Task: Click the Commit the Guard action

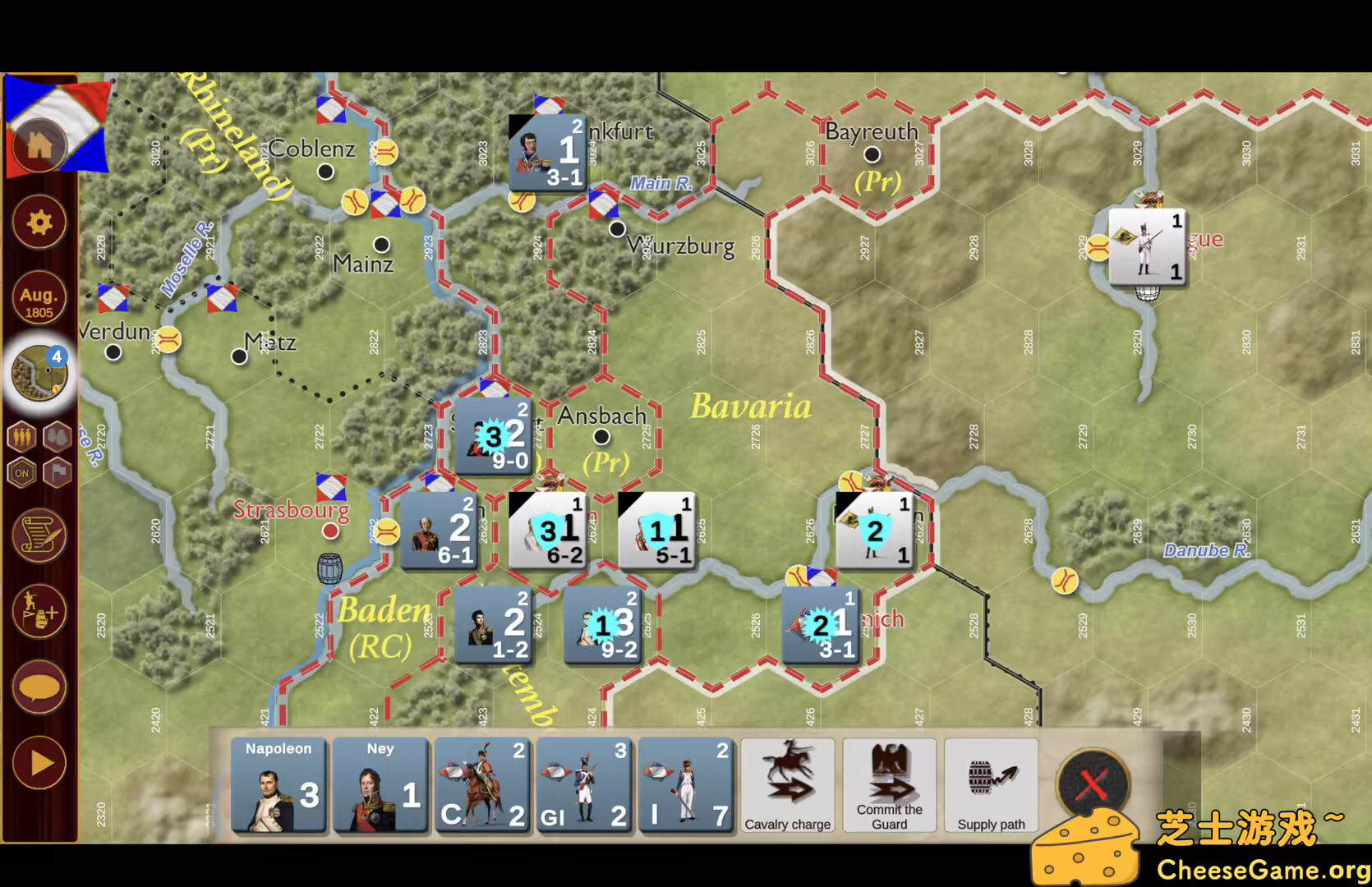Action: coord(889,784)
